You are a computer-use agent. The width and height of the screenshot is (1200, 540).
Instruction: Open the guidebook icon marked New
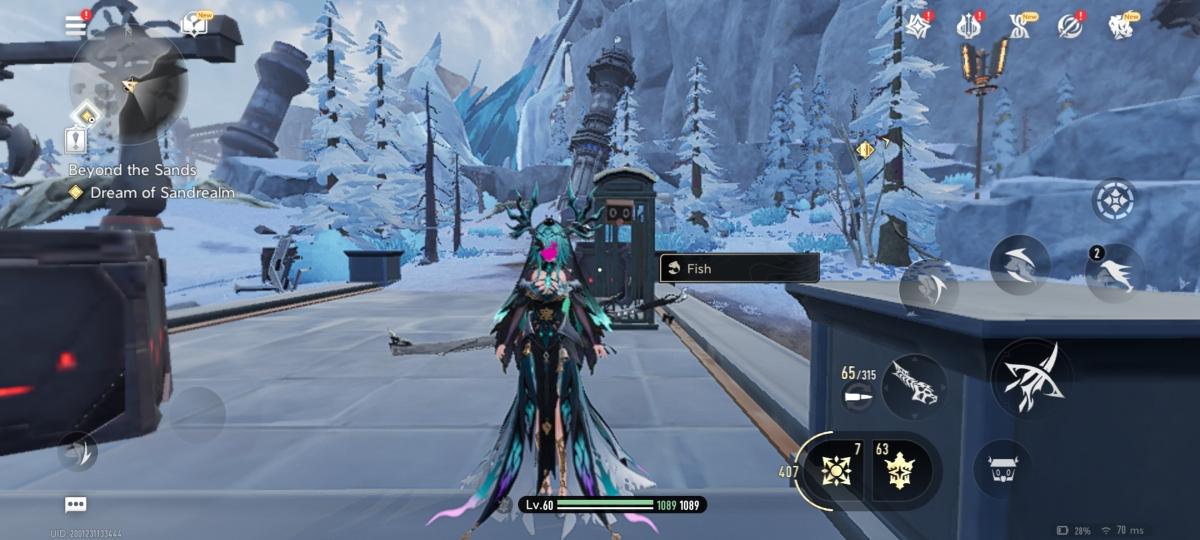point(195,25)
